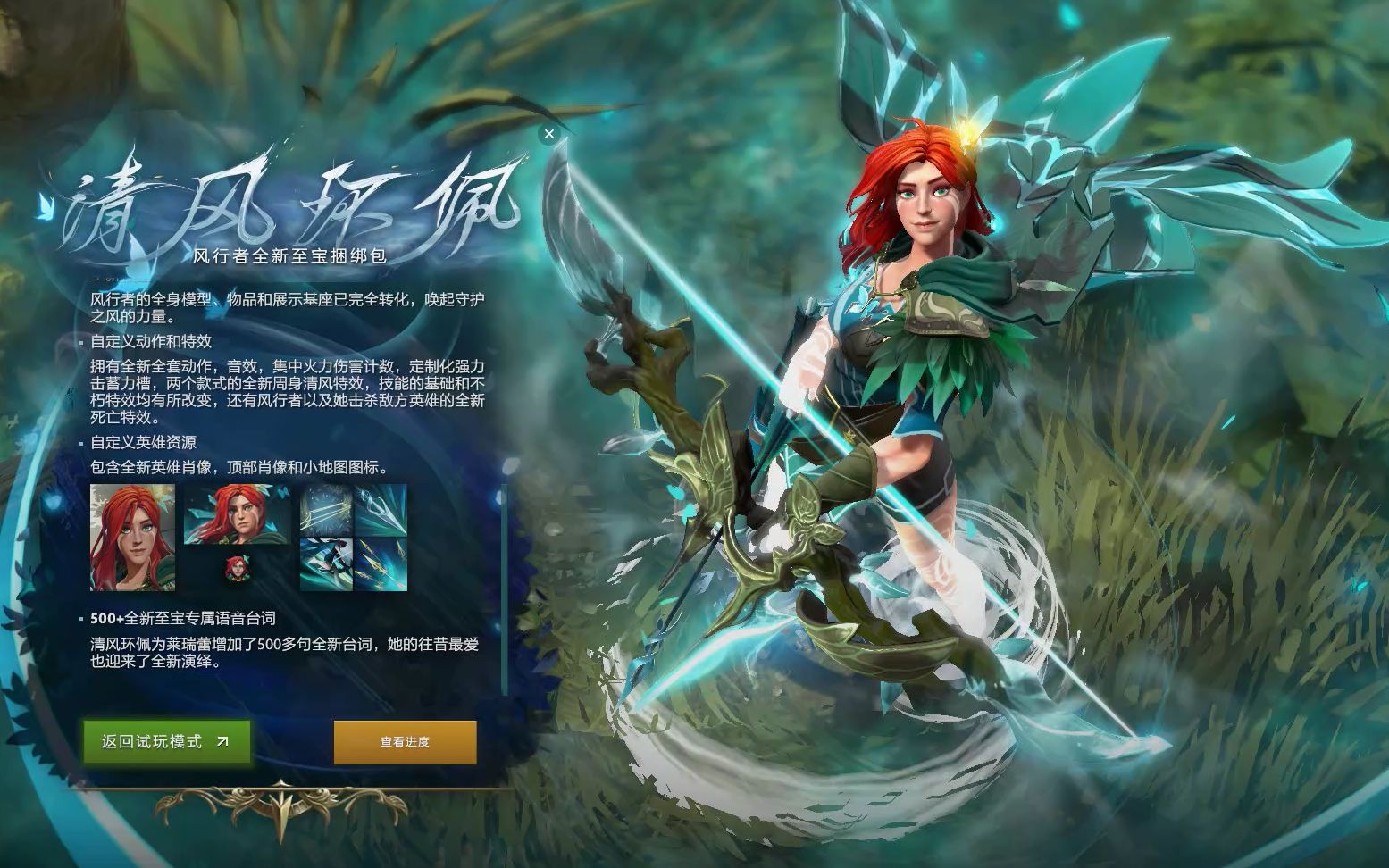
Task: Close the arcana panel with the X
Action: (x=549, y=133)
